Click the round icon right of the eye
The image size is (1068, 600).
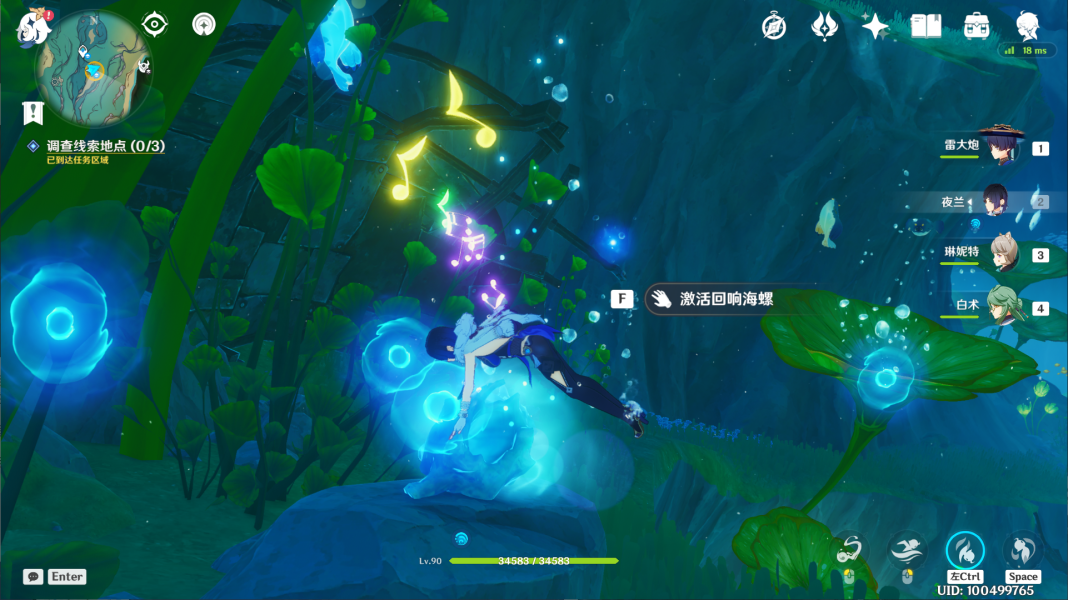tap(204, 24)
